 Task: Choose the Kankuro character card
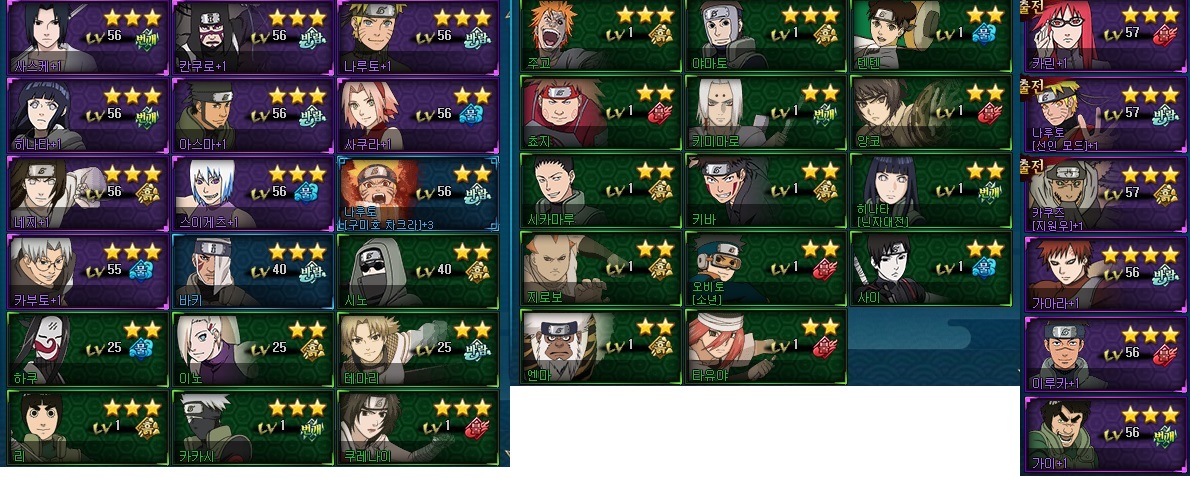[x=251, y=37]
